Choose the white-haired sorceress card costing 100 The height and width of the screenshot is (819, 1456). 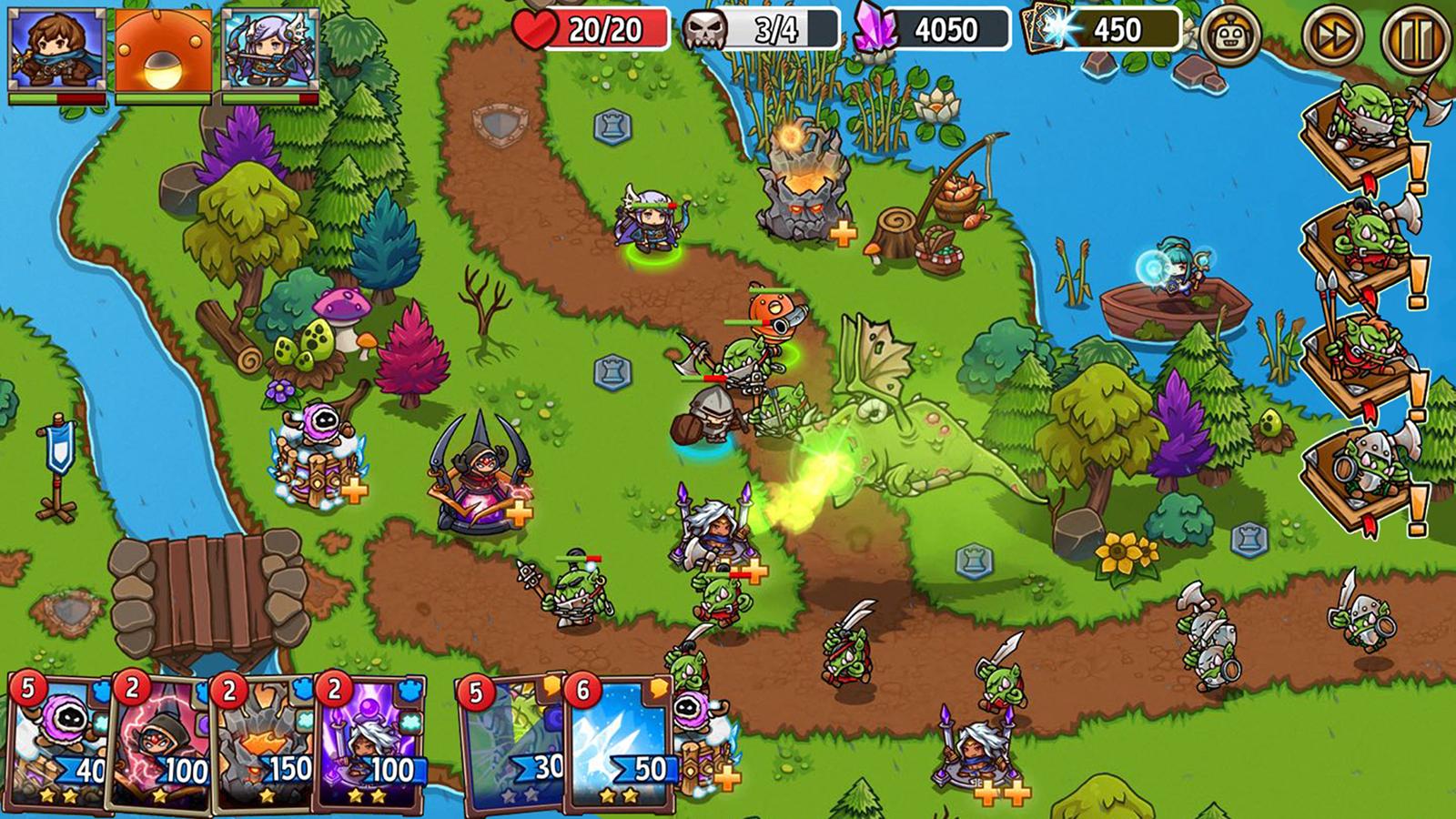point(369,742)
